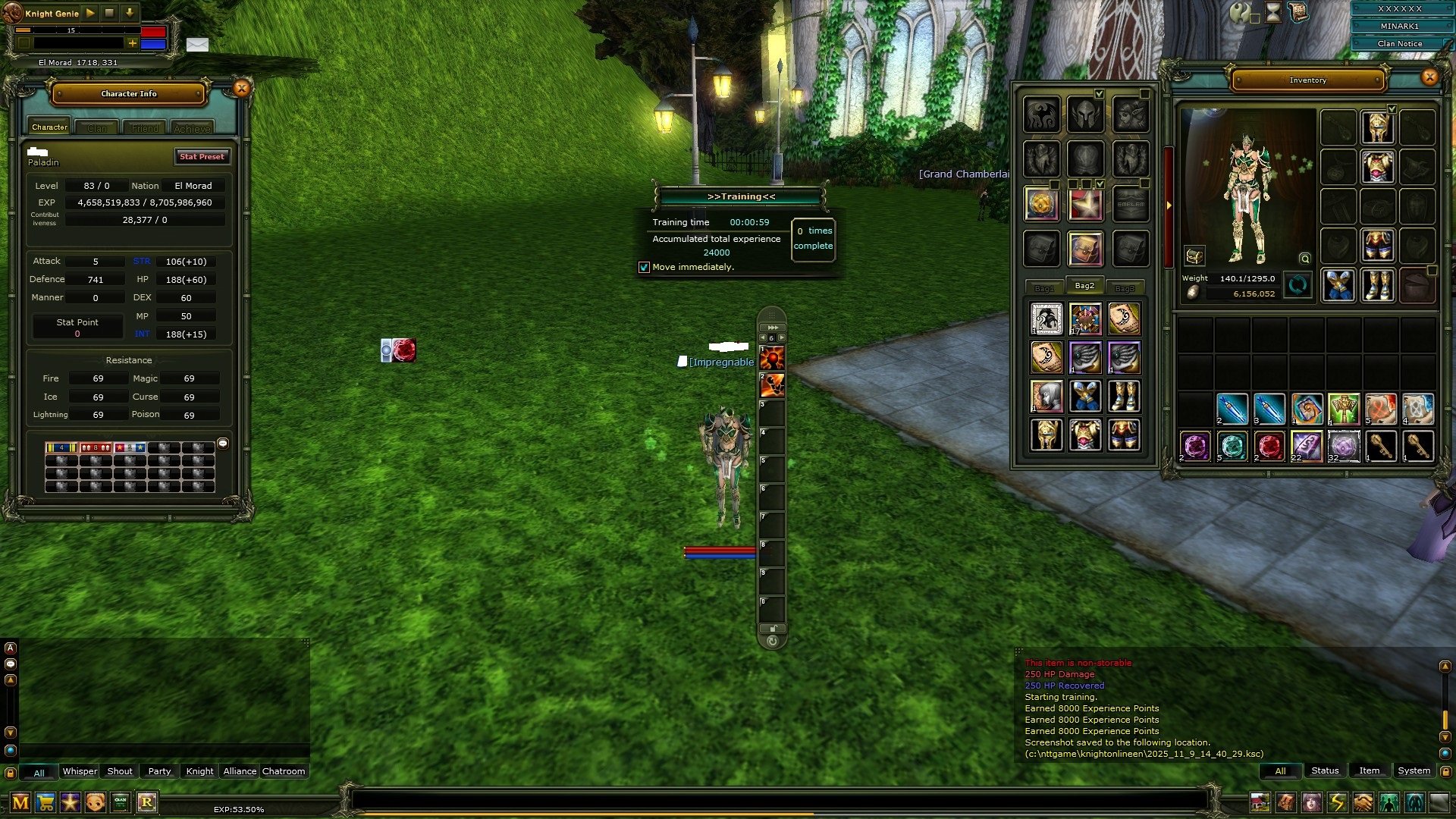1456x819 pixels.
Task: Activate the first skill in the hotbar
Action: [772, 357]
